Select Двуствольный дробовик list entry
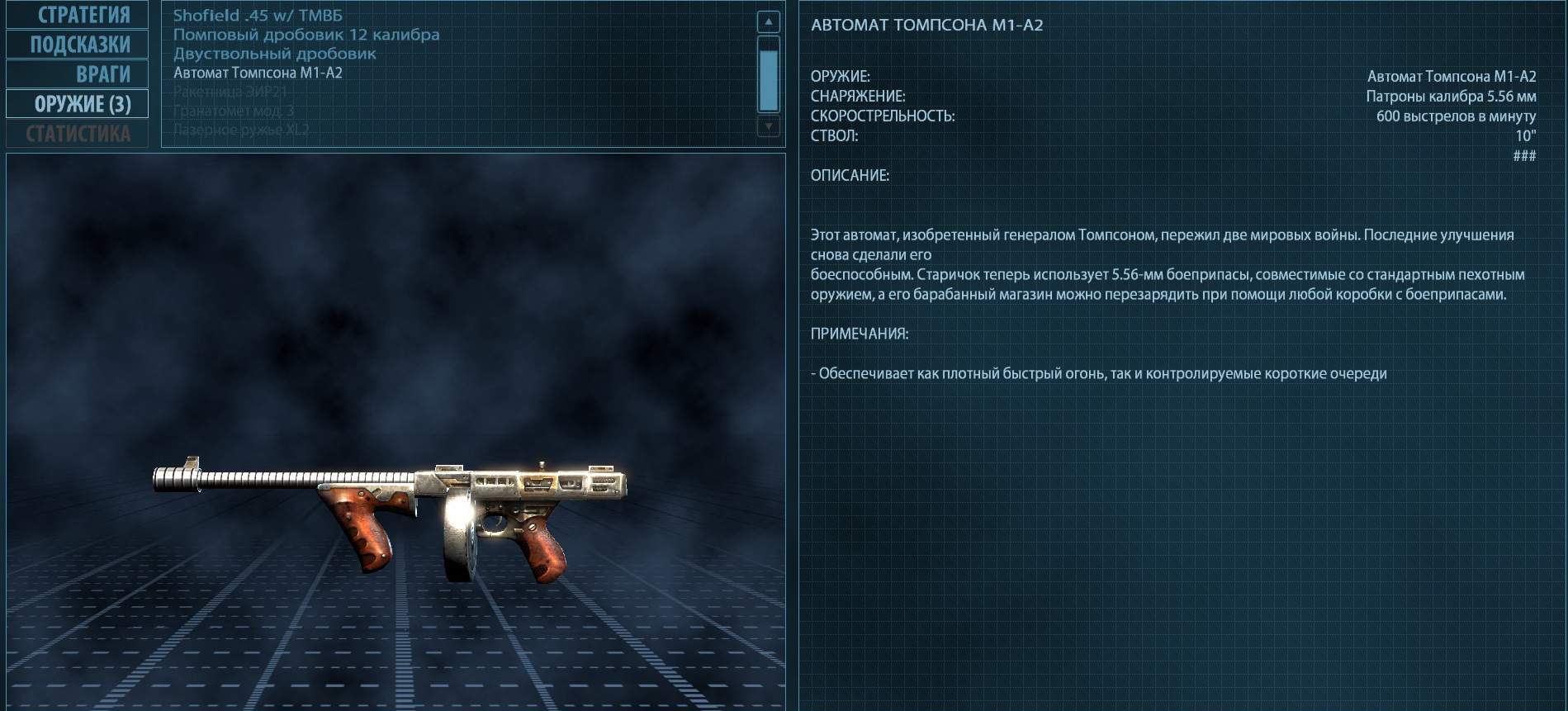 pos(275,54)
